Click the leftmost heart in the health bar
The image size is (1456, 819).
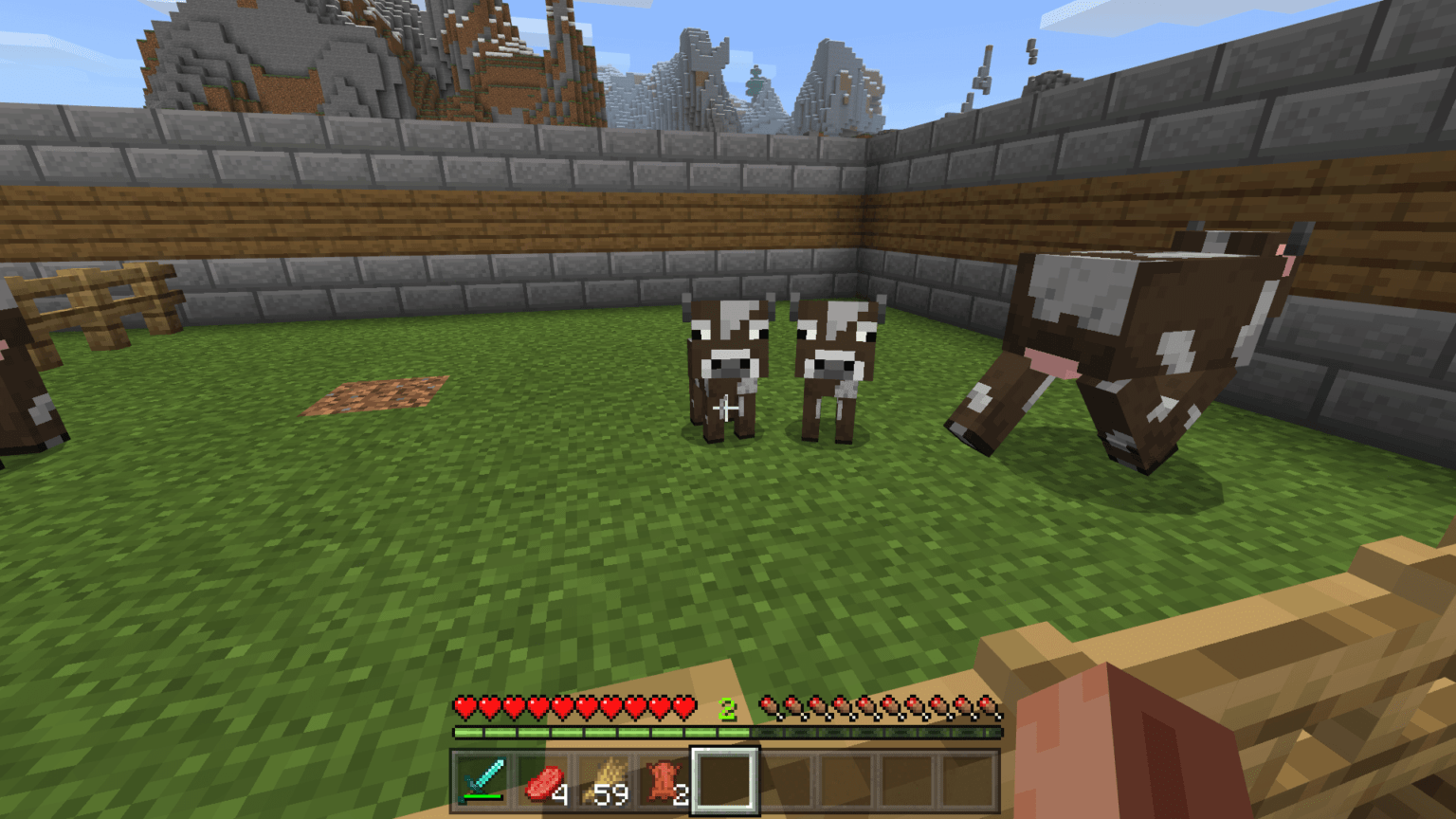click(464, 706)
